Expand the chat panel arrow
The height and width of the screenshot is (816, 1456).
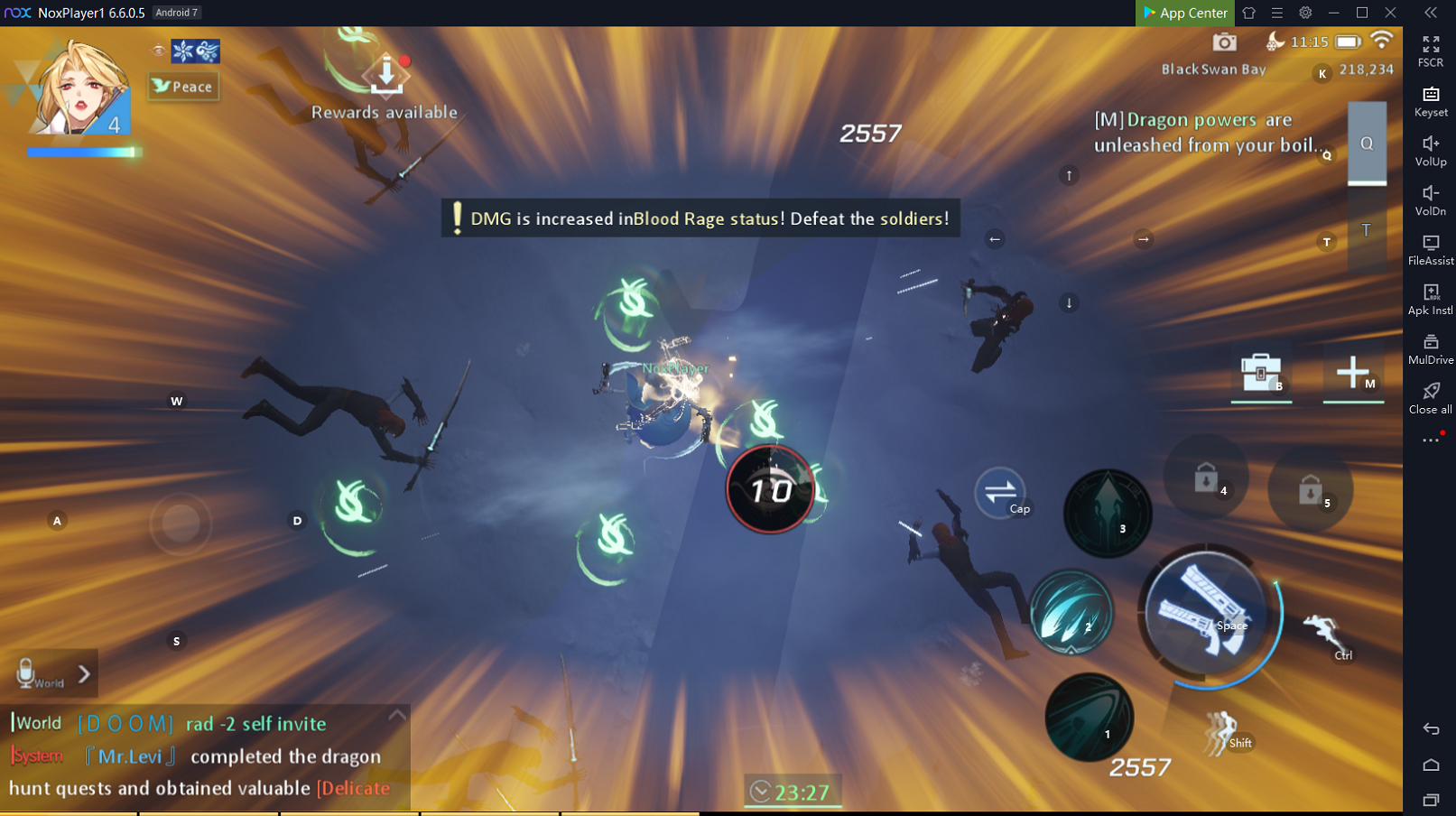84,673
